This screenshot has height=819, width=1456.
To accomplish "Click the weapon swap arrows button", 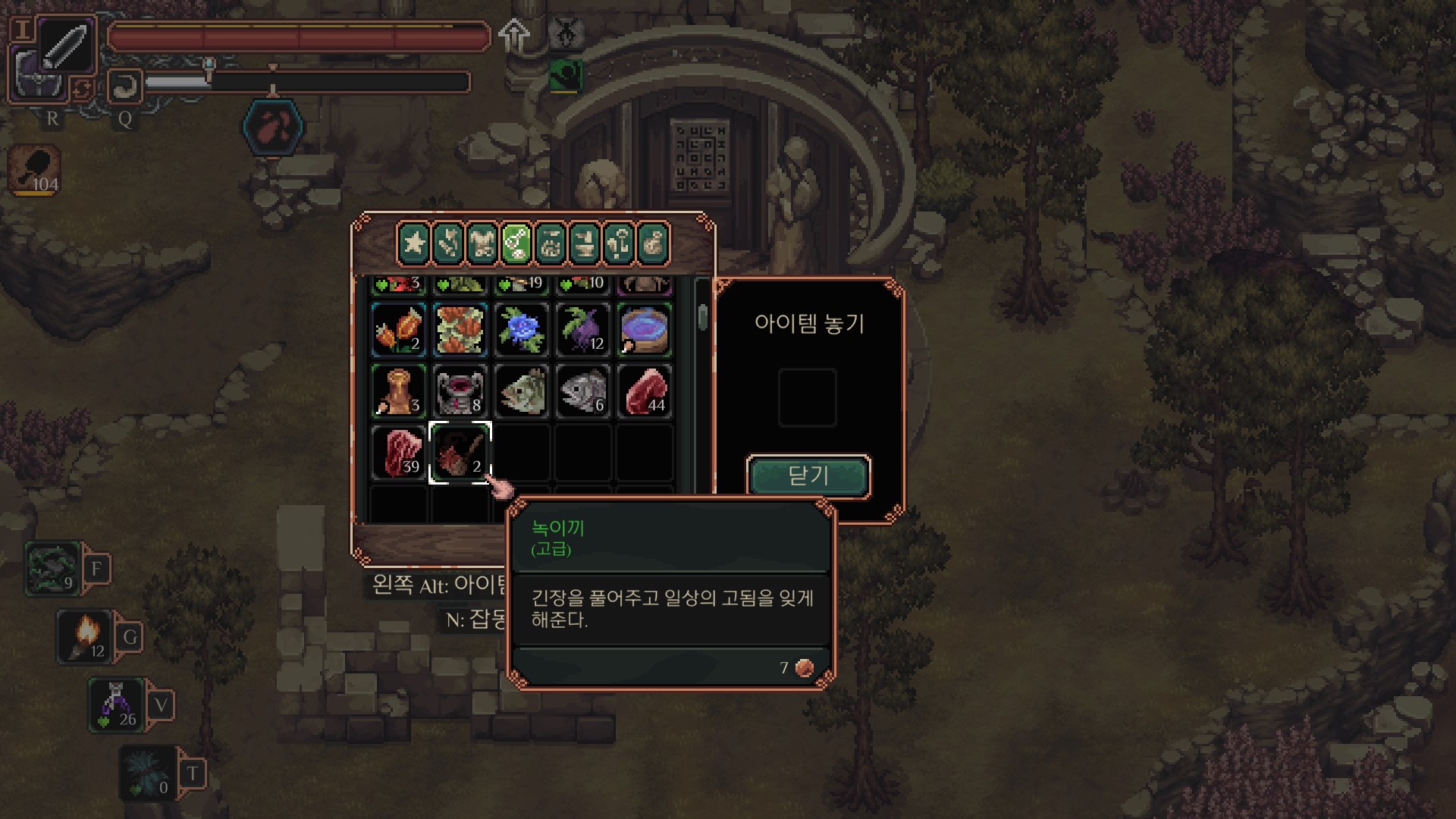I will (83, 89).
